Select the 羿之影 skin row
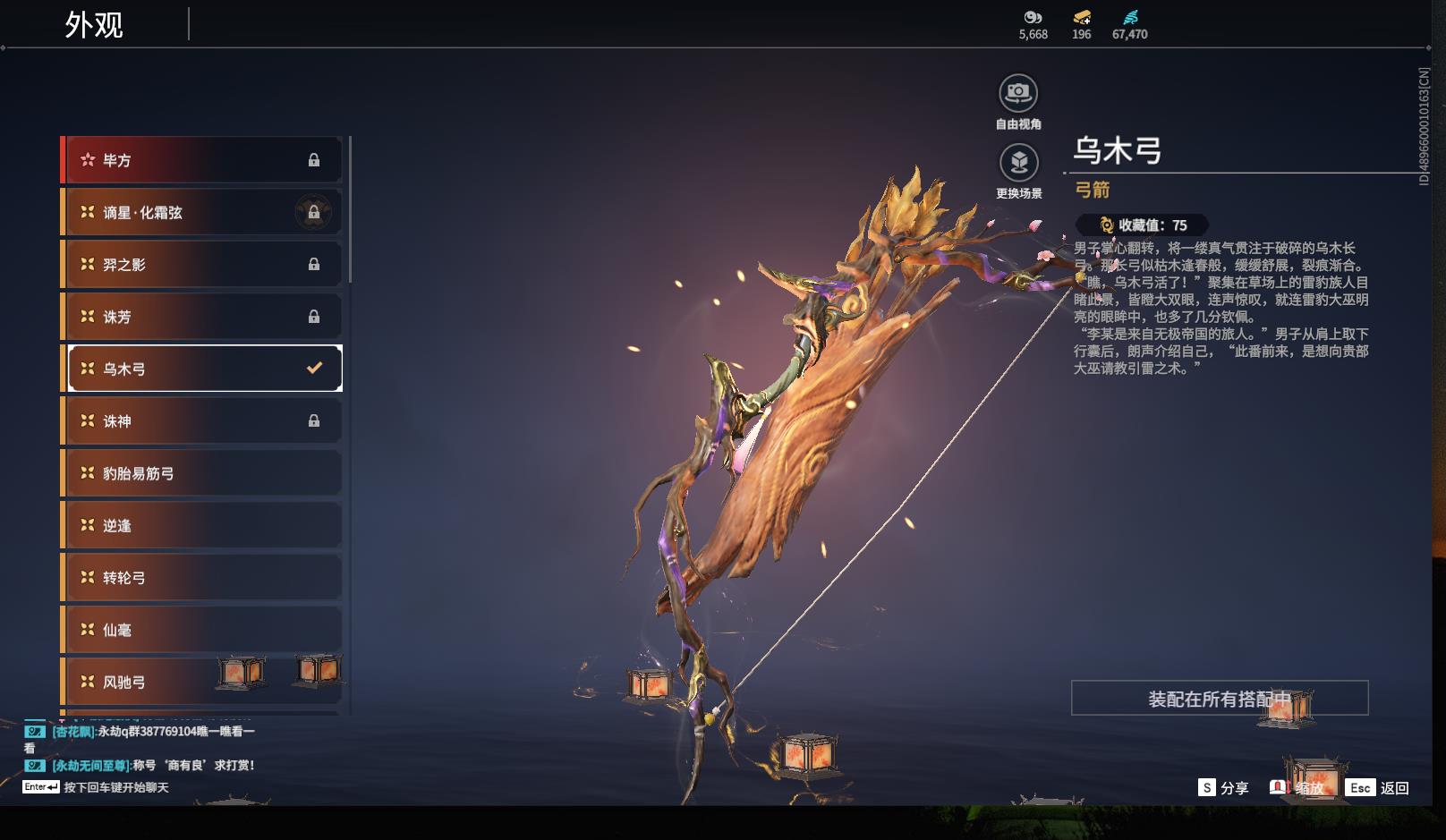This screenshot has width=1446, height=840. tap(202, 265)
